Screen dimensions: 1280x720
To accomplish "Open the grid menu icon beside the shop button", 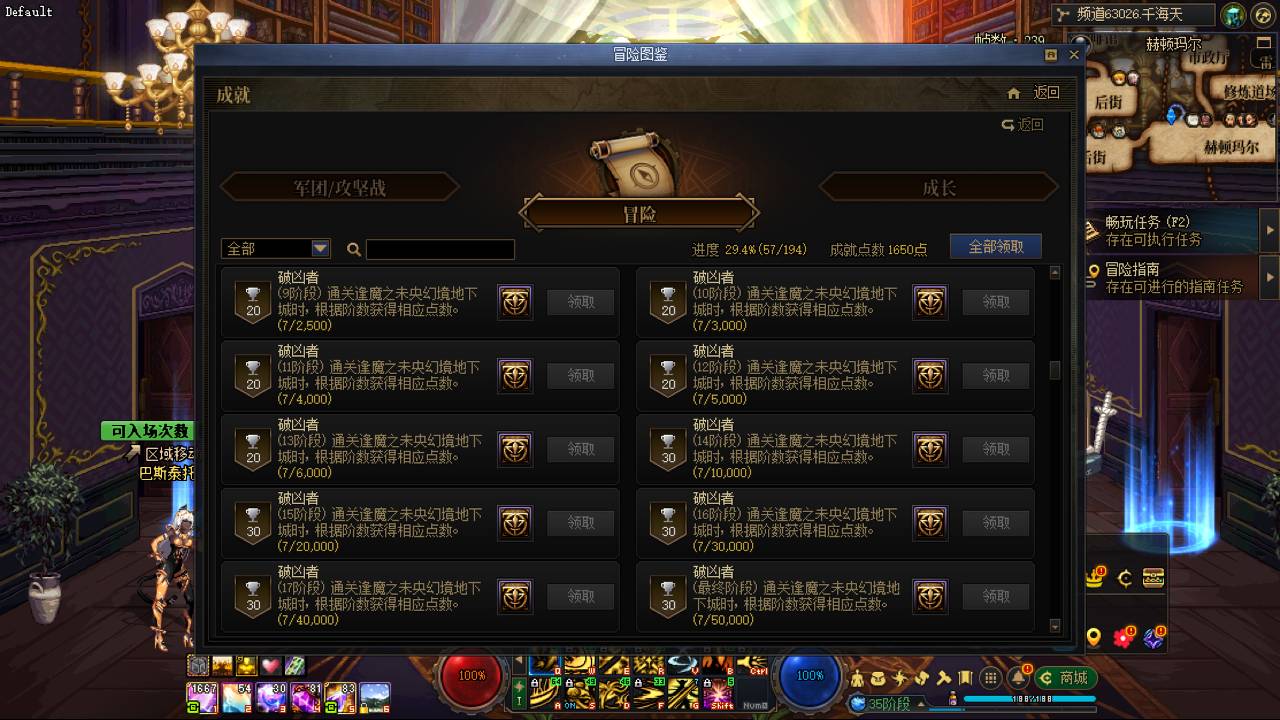I will (x=990, y=678).
